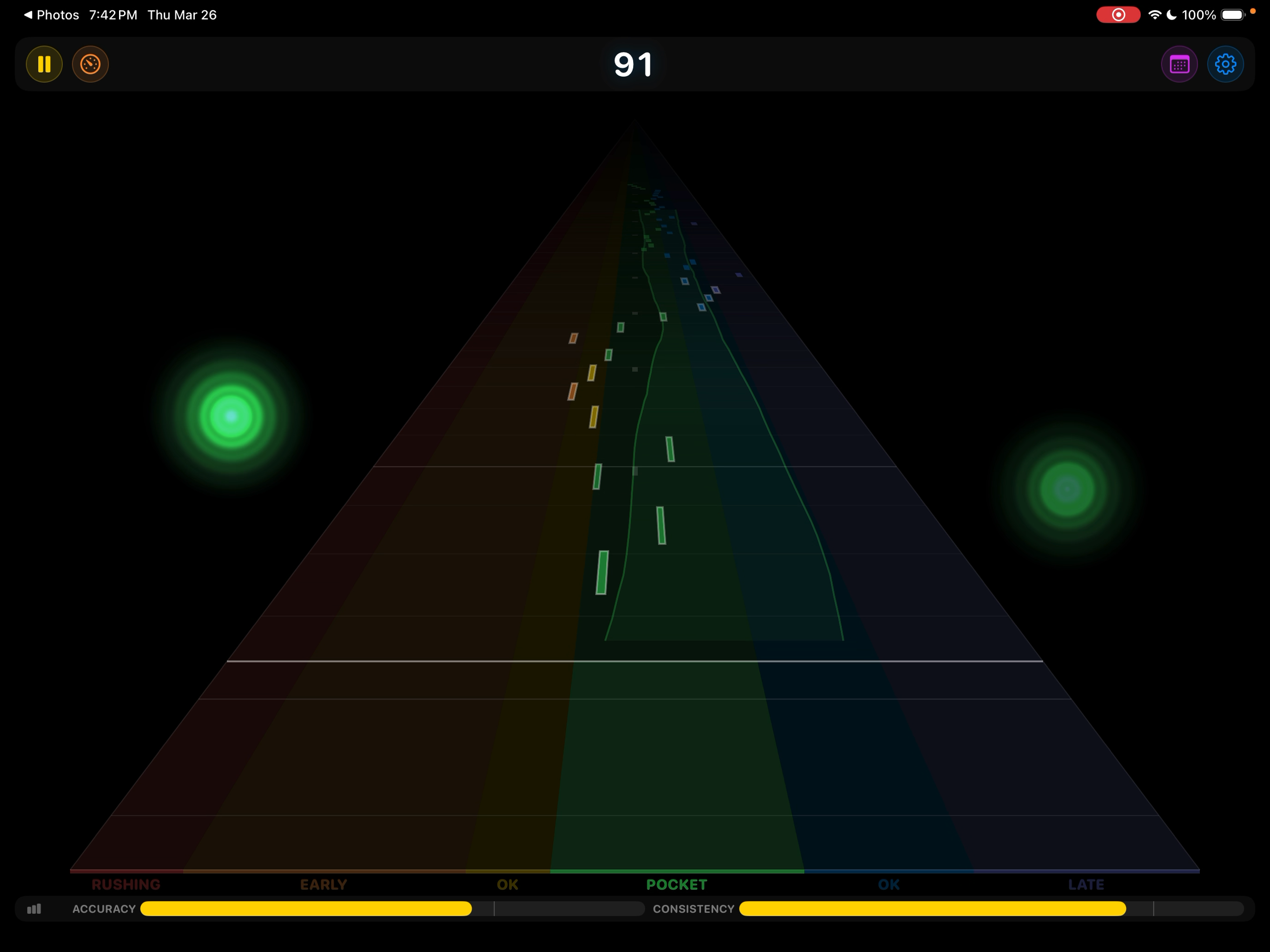
Task: Tap the Do Not Disturb moon icon
Action: click(1173, 14)
